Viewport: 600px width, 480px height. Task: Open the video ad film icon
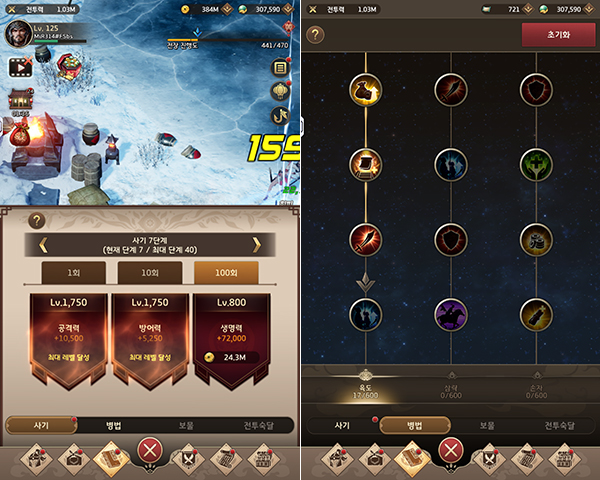pos(18,67)
